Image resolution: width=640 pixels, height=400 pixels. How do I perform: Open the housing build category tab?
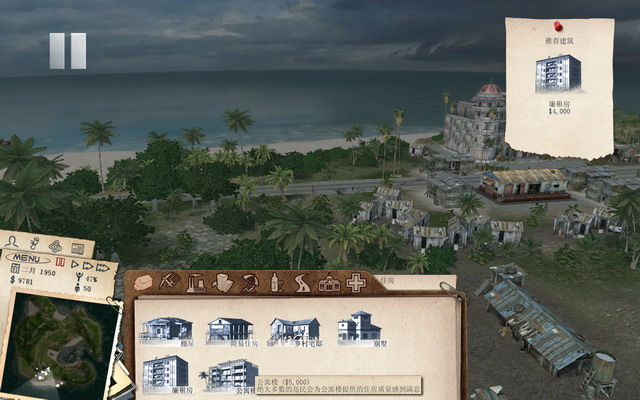pos(144,283)
